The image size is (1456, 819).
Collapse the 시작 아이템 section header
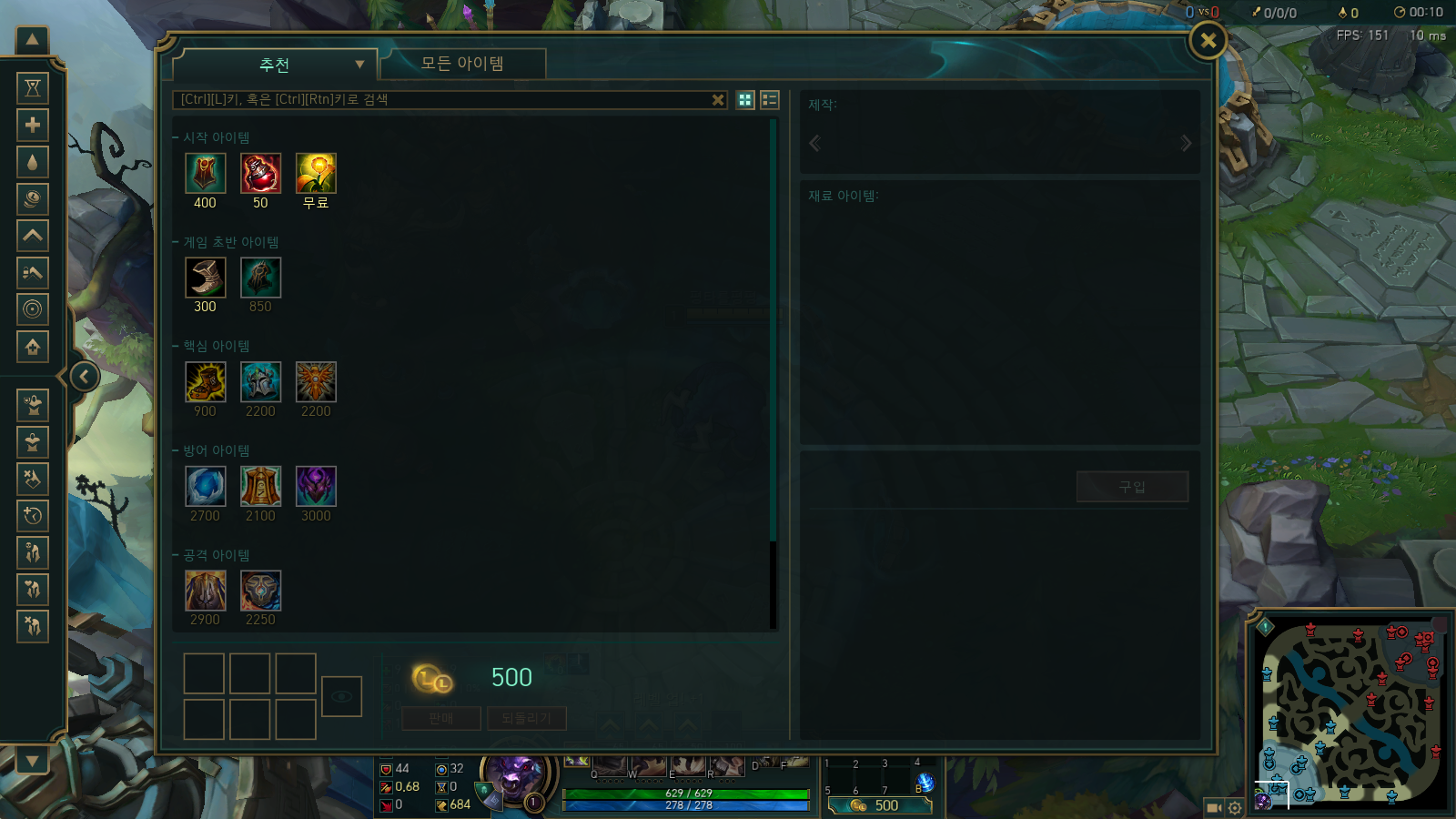tap(216, 137)
